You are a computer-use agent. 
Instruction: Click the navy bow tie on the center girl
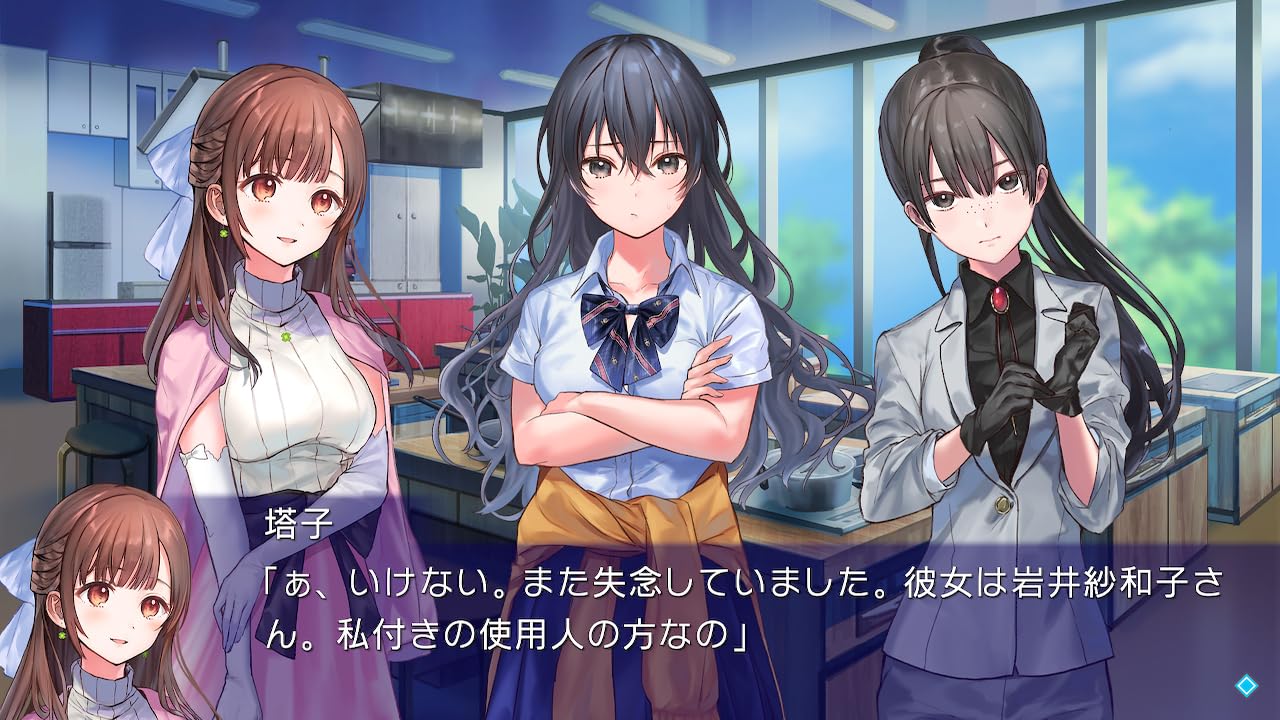(x=630, y=310)
